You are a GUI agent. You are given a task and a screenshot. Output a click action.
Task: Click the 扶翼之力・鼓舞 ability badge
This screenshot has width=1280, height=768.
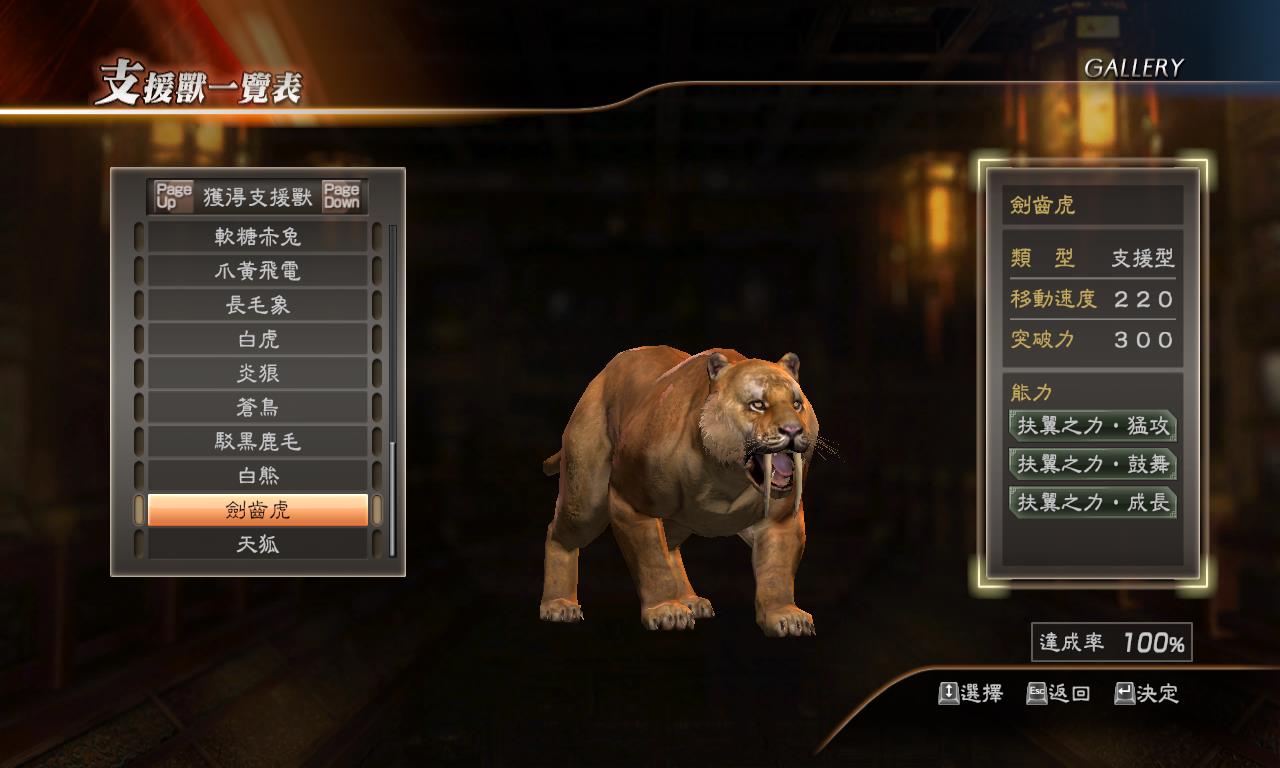[x=1092, y=465]
